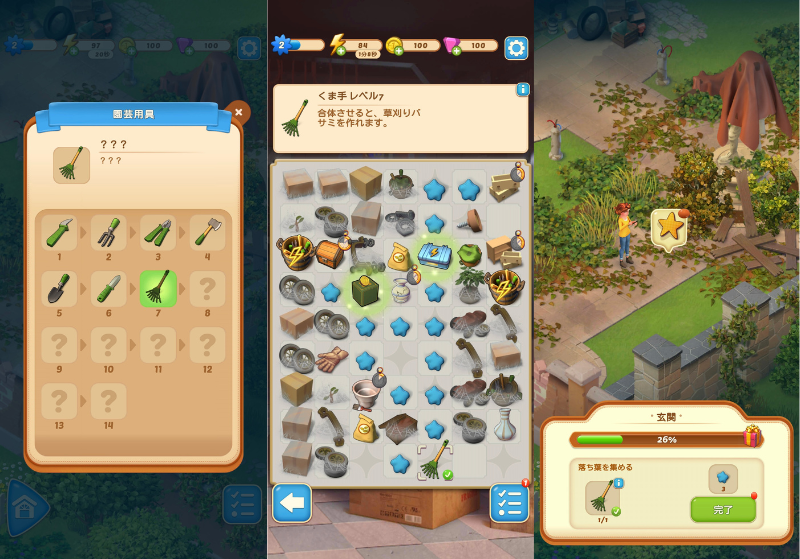Viewport: 800px width, 559px height.
Task: Choose the level 4 axe tool
Action: click(x=207, y=234)
